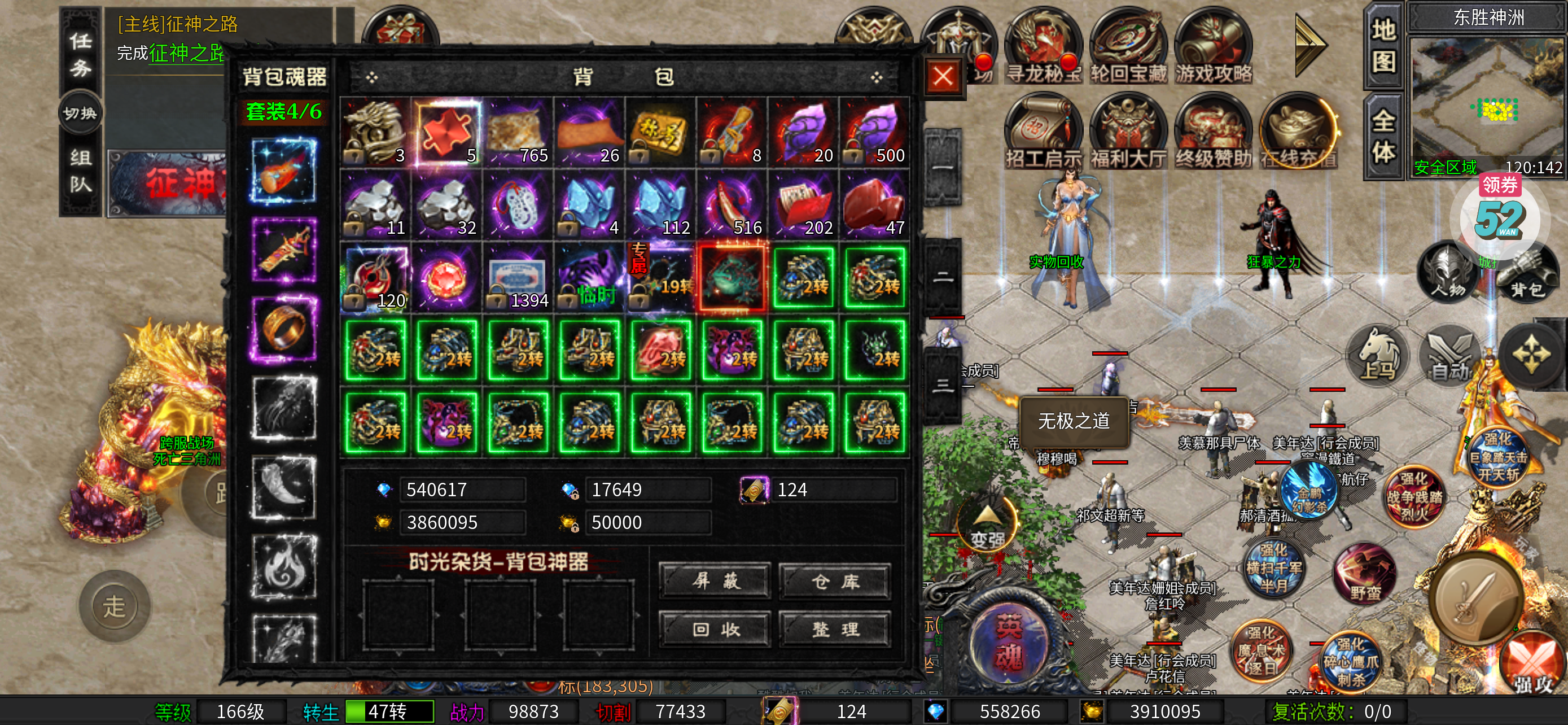Select the red book stack of 202

point(804,205)
